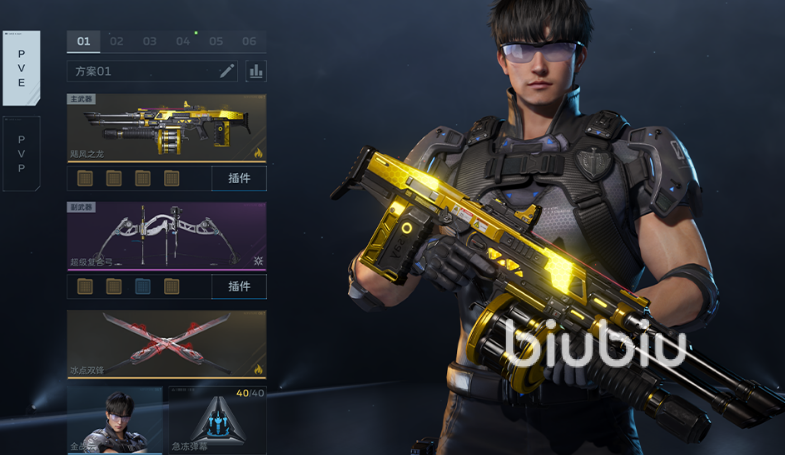785x455 pixels.
Task: Choose loadout tab 04
Action: 183,41
